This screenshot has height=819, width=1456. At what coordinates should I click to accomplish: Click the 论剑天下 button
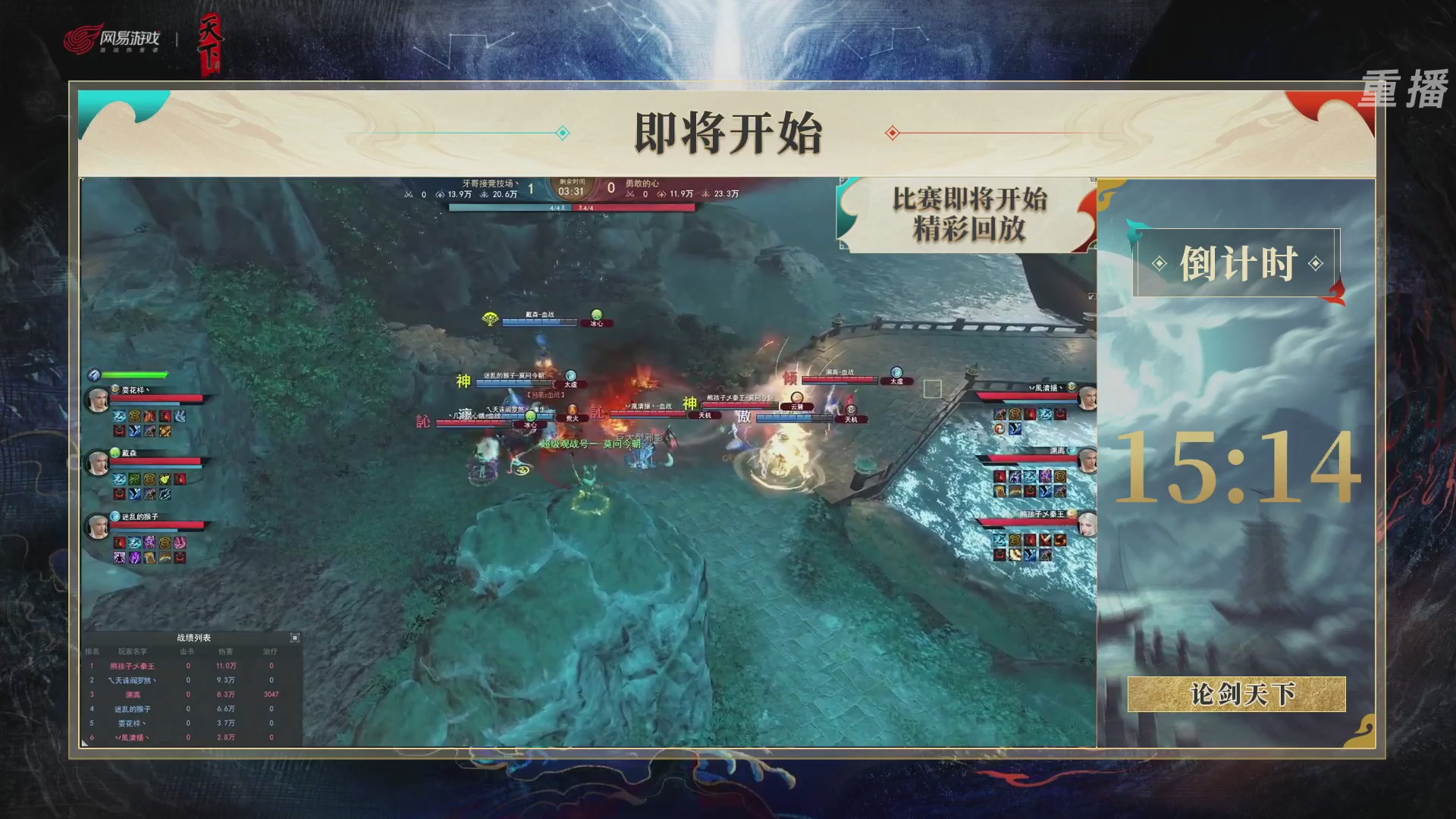pyautogui.click(x=1239, y=696)
